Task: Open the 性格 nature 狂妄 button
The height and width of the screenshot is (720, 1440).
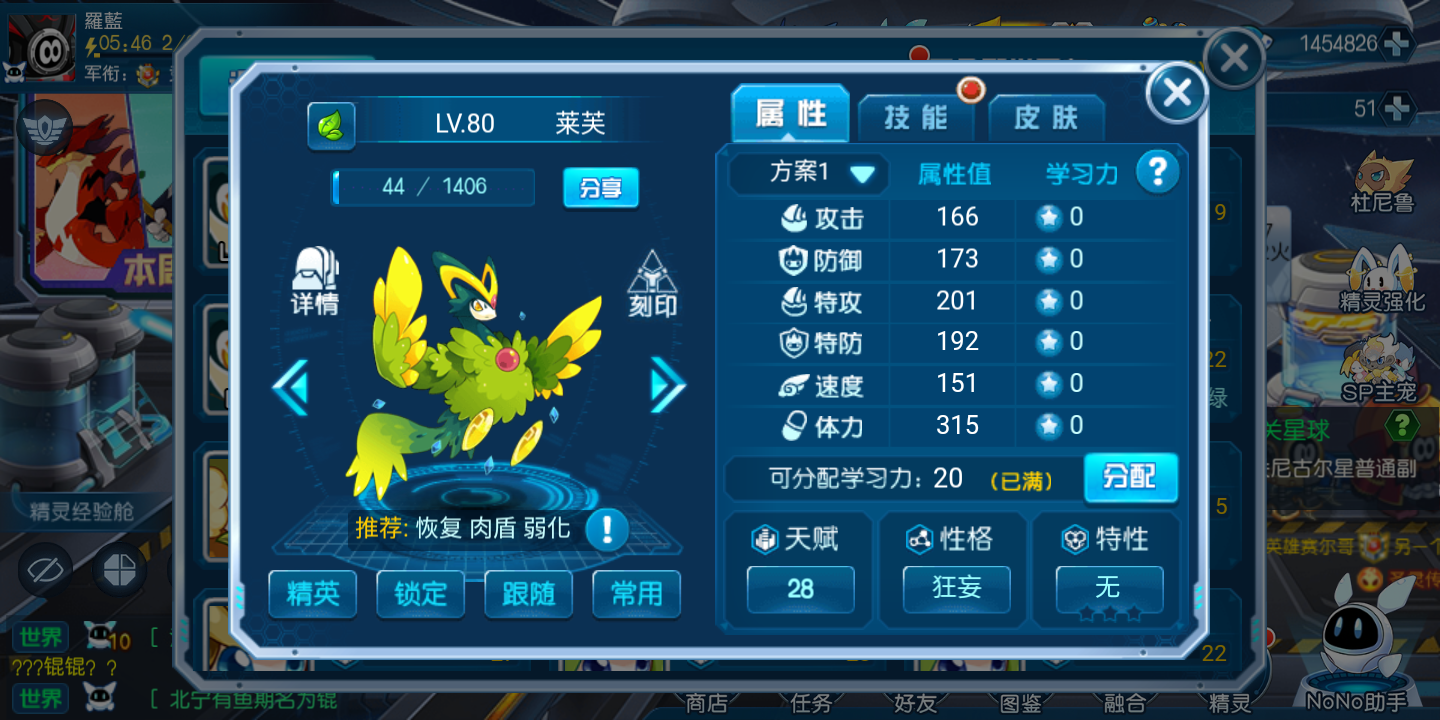Action: (x=956, y=588)
